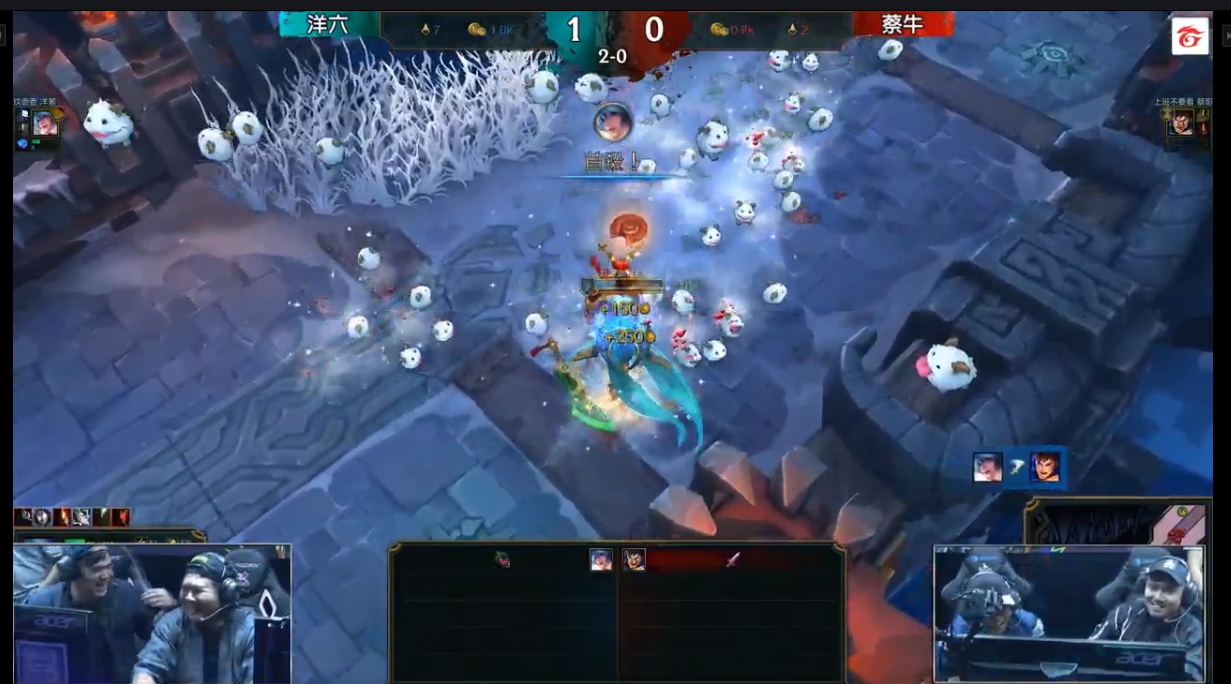
Task: Click the sword item in red scoreboard row
Action: pos(733,560)
